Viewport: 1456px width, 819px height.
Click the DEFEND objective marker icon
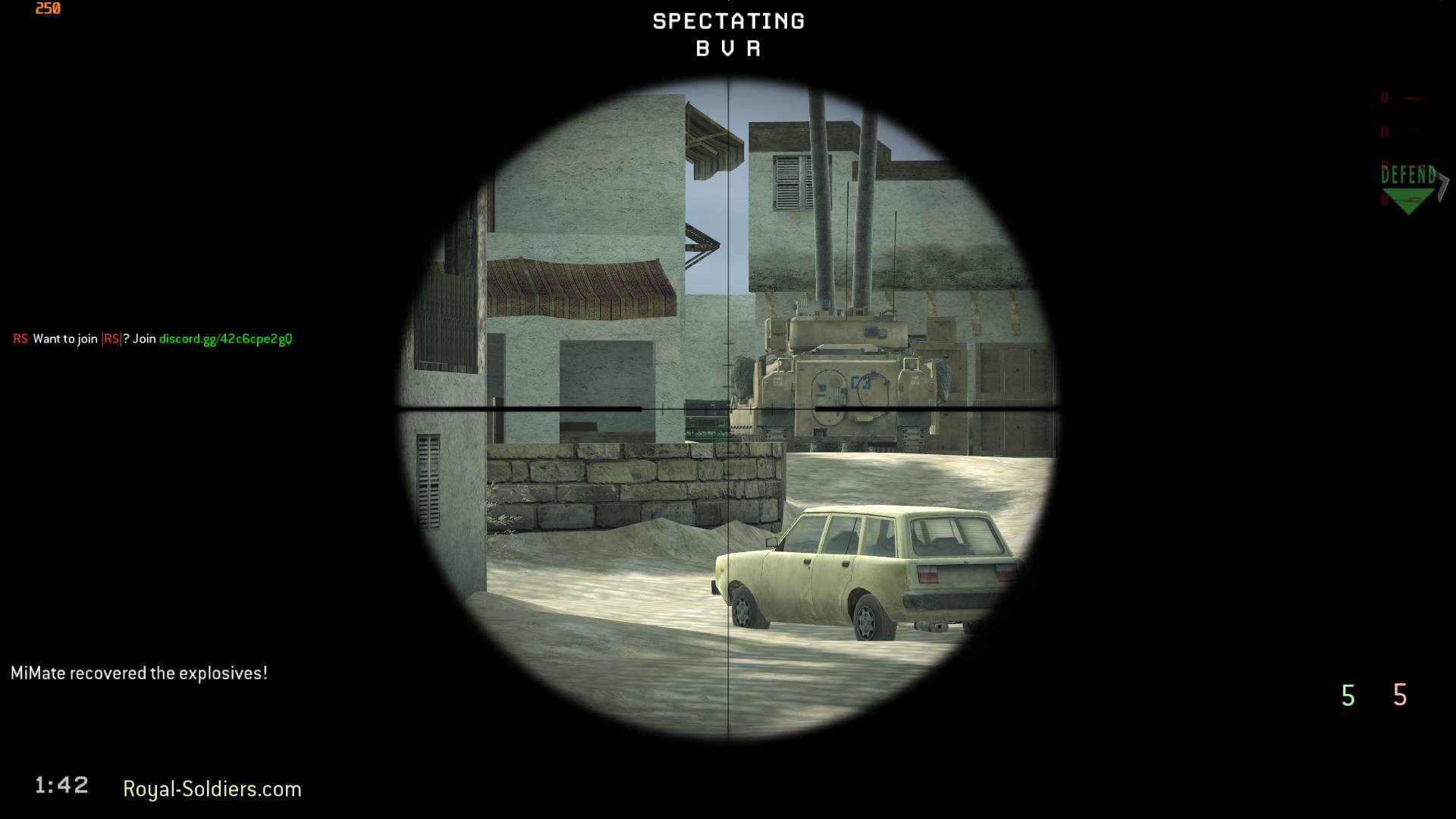click(1408, 176)
